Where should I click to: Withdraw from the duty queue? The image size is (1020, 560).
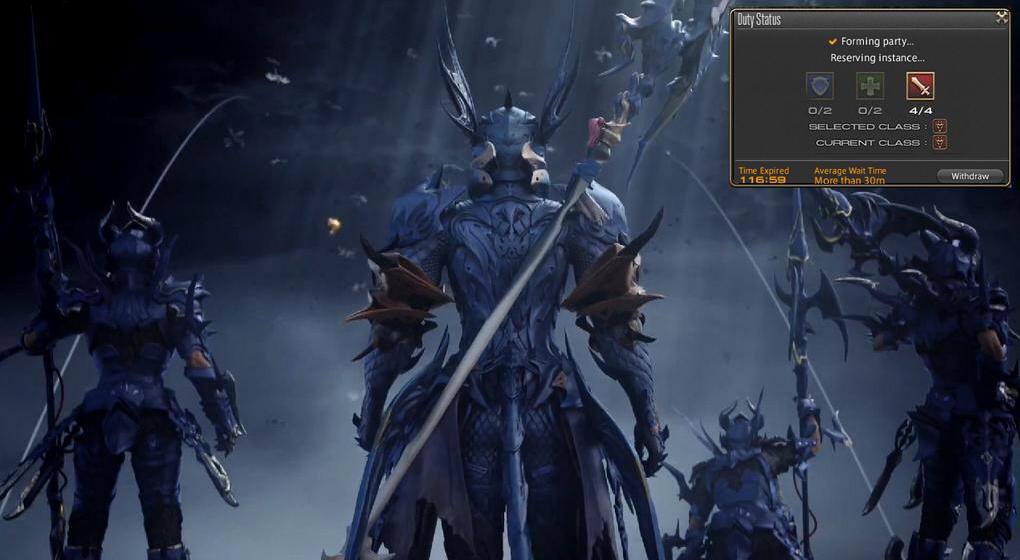coord(969,176)
